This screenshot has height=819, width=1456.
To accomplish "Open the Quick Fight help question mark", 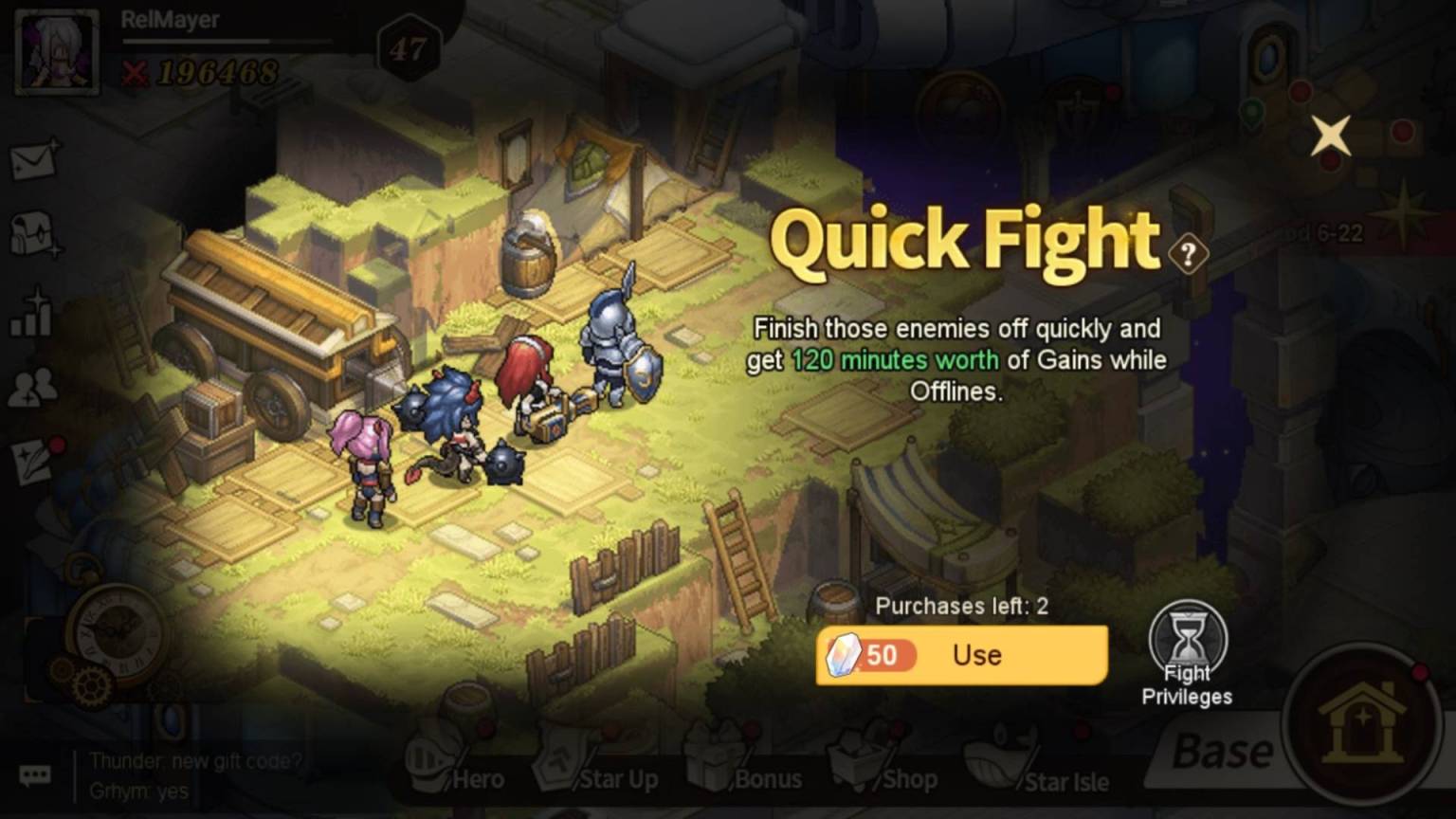I will (1187, 253).
